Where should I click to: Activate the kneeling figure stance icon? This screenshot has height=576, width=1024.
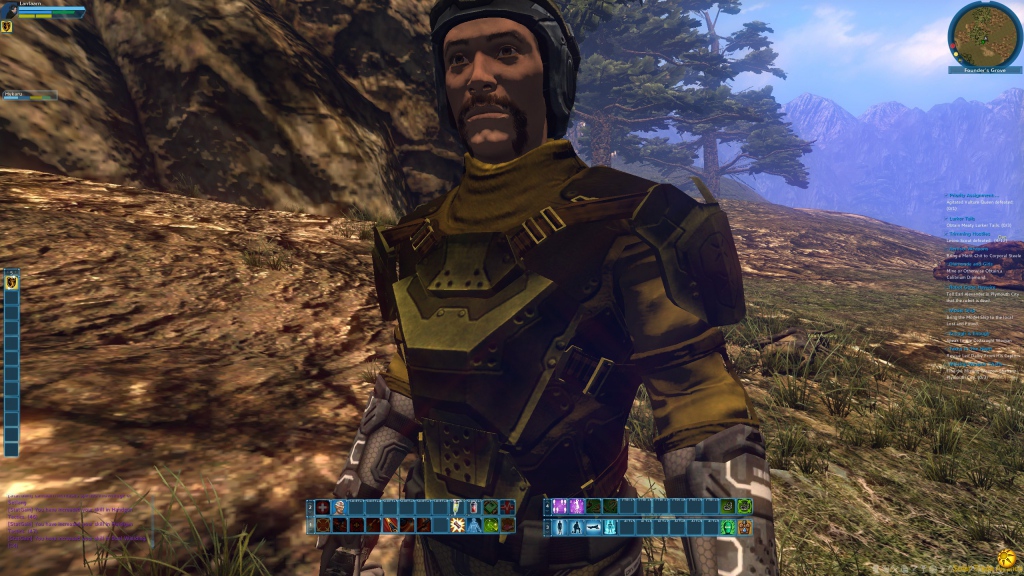pyautogui.click(x=576, y=527)
